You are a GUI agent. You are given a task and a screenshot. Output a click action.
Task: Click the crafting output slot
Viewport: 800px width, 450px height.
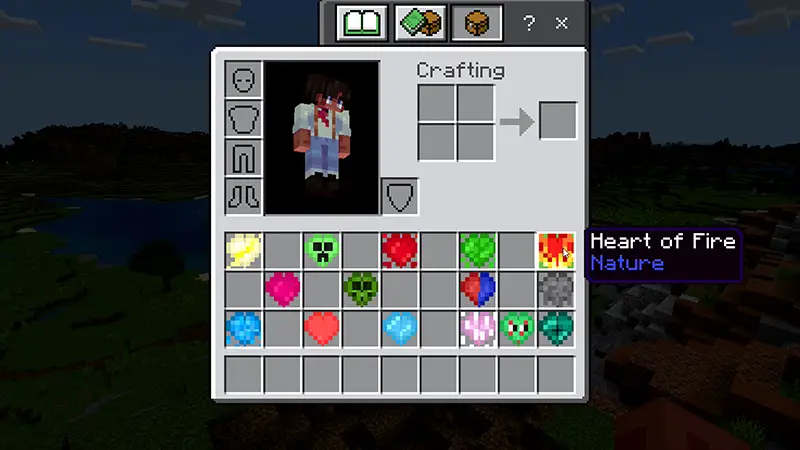click(557, 121)
